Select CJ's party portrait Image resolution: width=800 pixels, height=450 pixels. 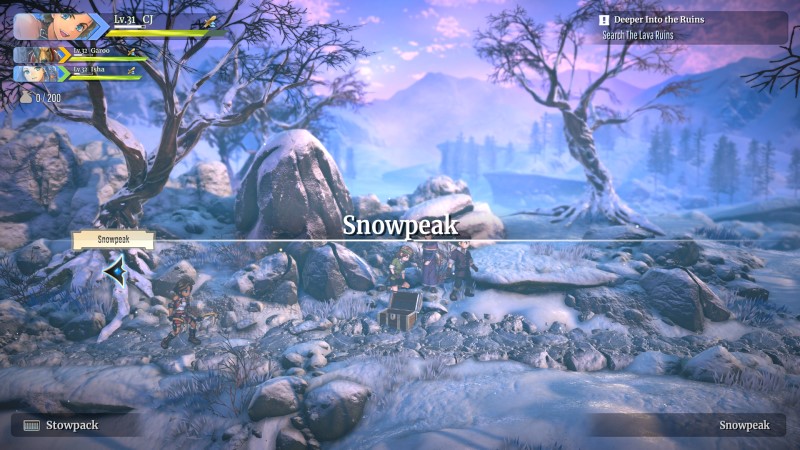pyautogui.click(x=47, y=26)
